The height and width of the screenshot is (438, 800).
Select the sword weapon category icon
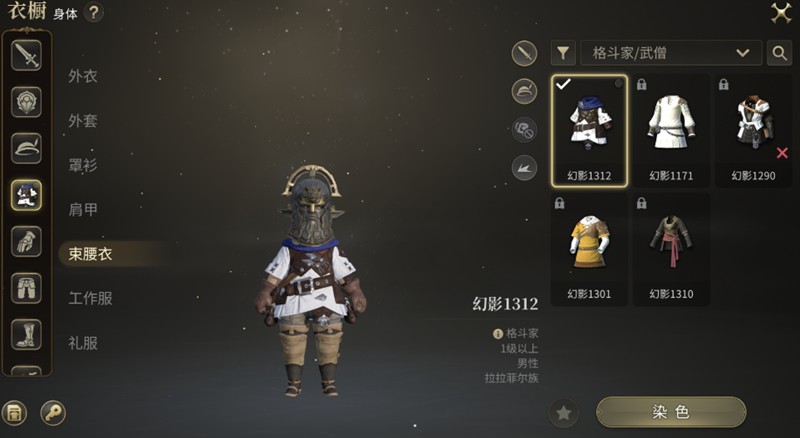pos(26,56)
